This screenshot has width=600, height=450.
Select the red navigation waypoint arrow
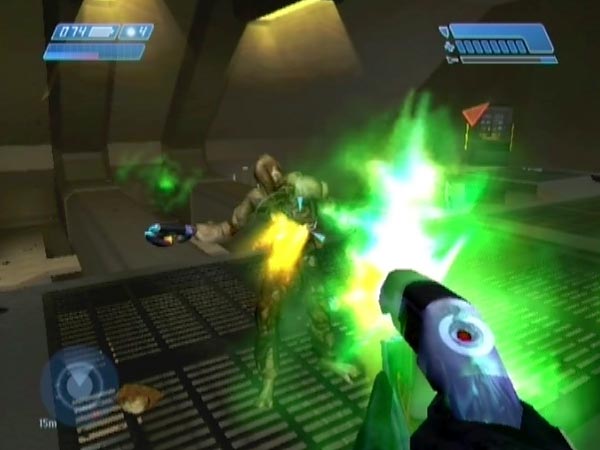(475, 113)
